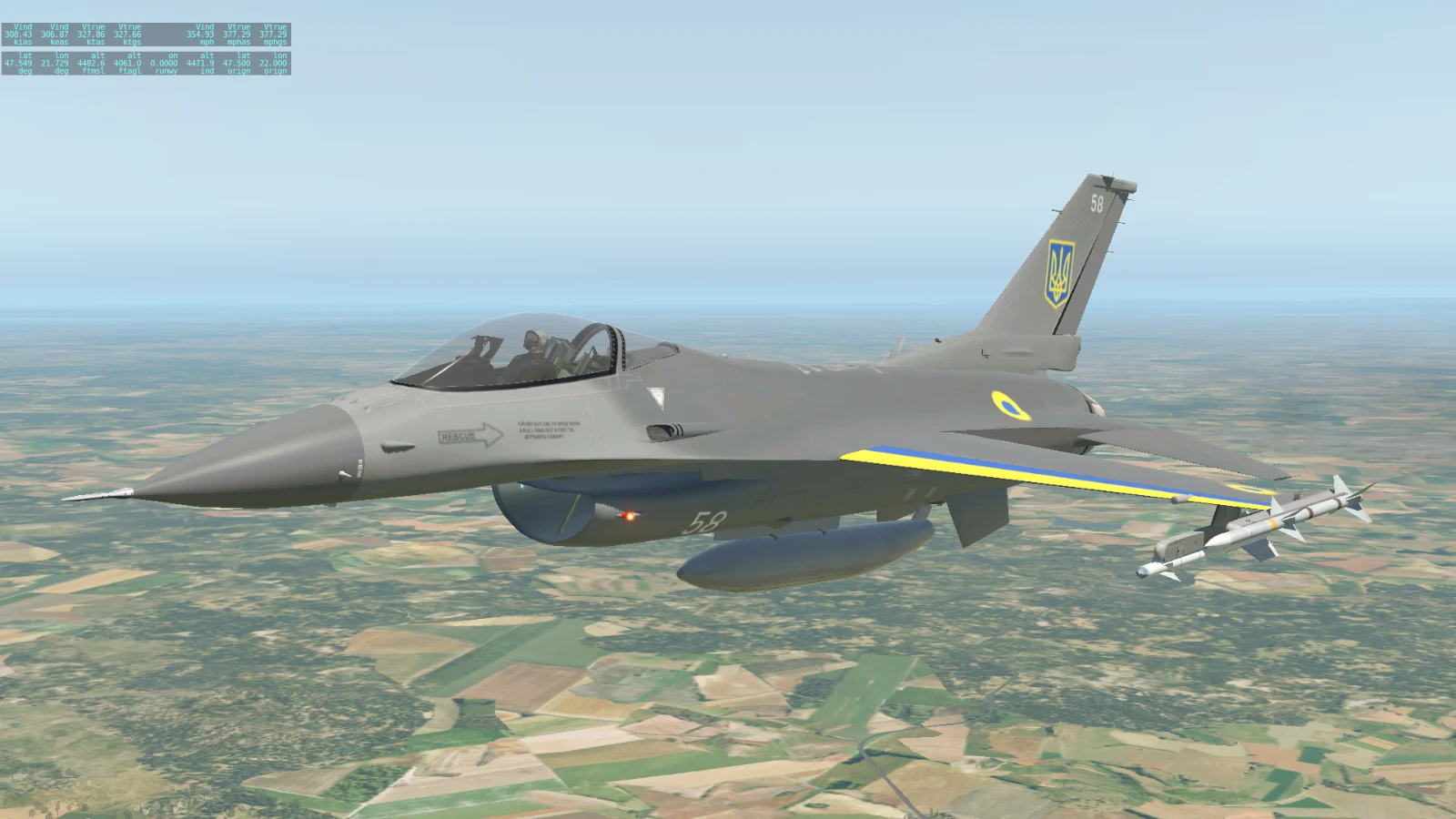Select the alt 4061.0 ftagl readout
1456x819 pixels.
tap(127, 62)
